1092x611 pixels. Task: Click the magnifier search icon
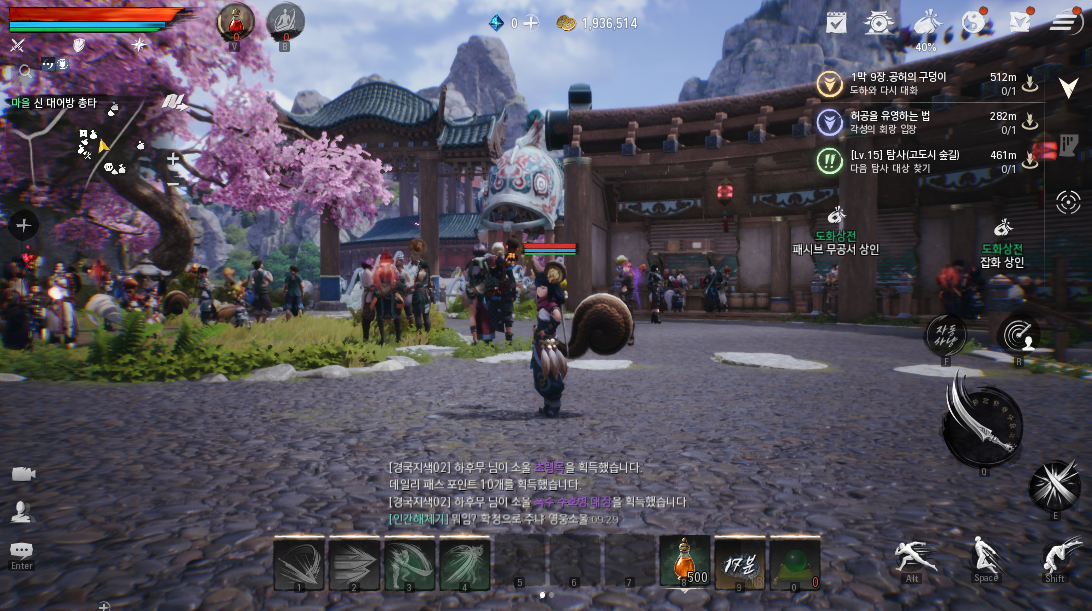(25, 71)
